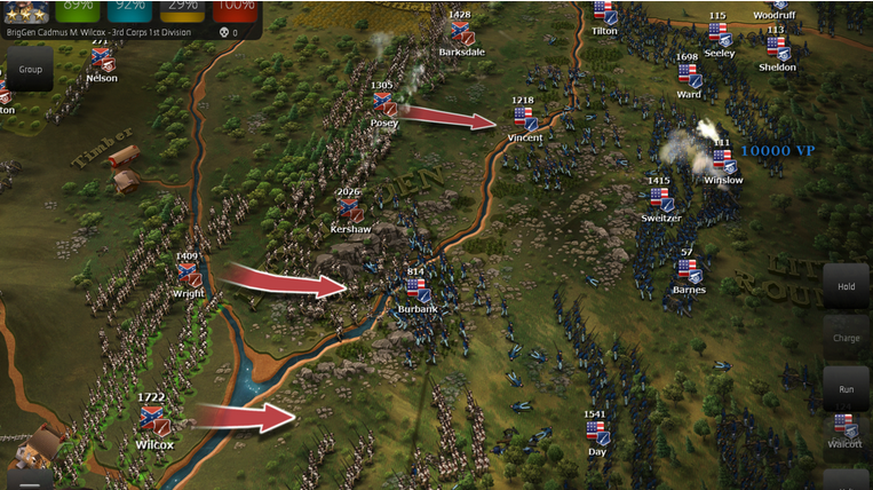Choose Kershaw's Confederate unit marker
873x490 pixels.
[350, 210]
